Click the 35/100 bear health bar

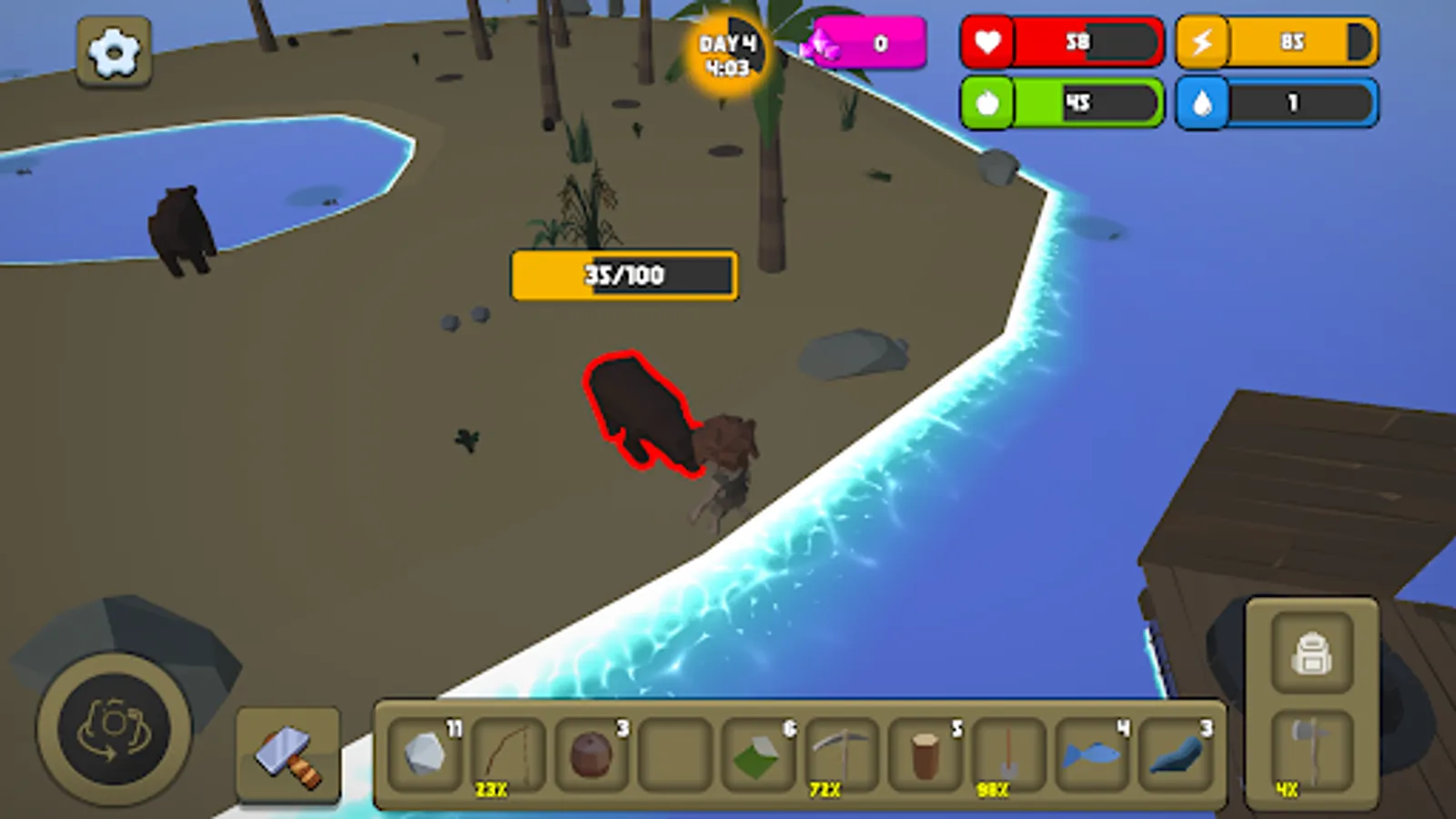623,276
